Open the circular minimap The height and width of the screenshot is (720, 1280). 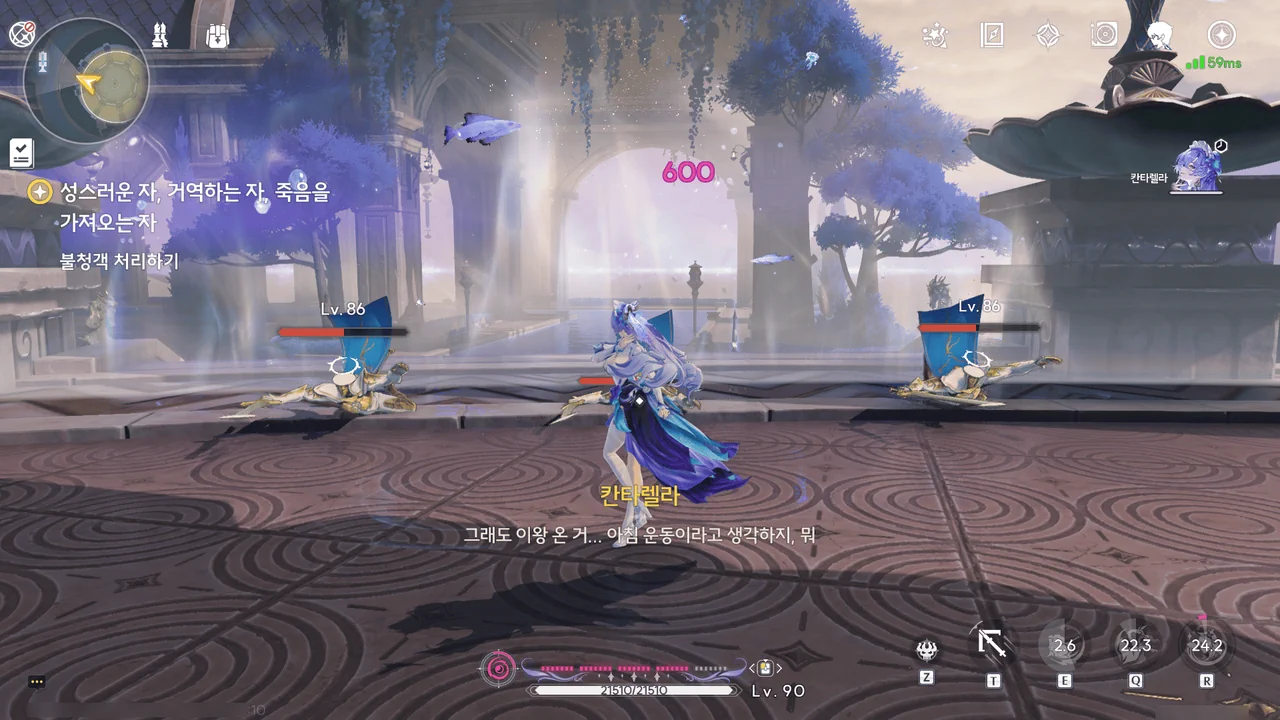tap(87, 82)
